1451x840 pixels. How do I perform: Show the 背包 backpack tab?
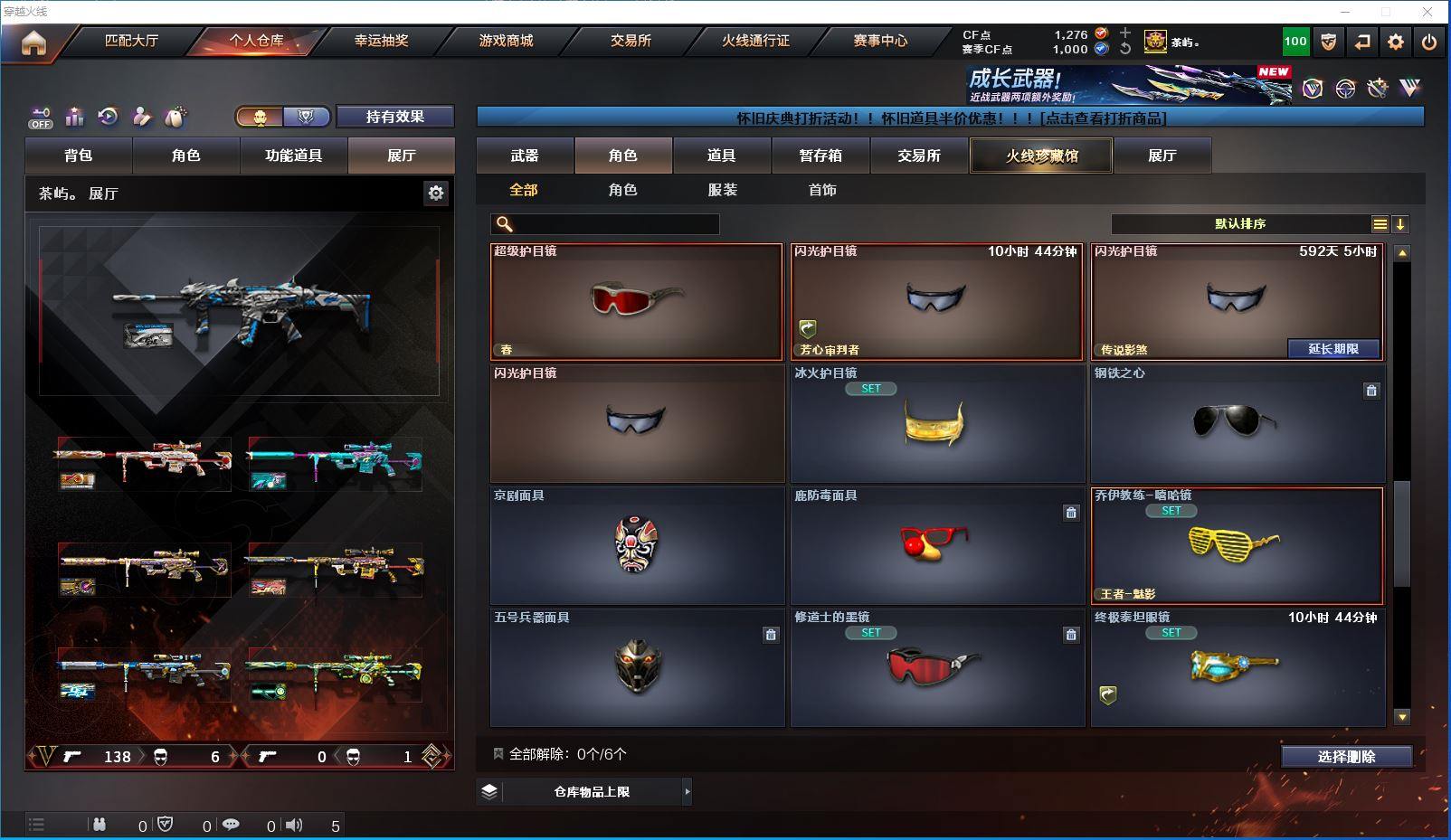click(x=79, y=156)
